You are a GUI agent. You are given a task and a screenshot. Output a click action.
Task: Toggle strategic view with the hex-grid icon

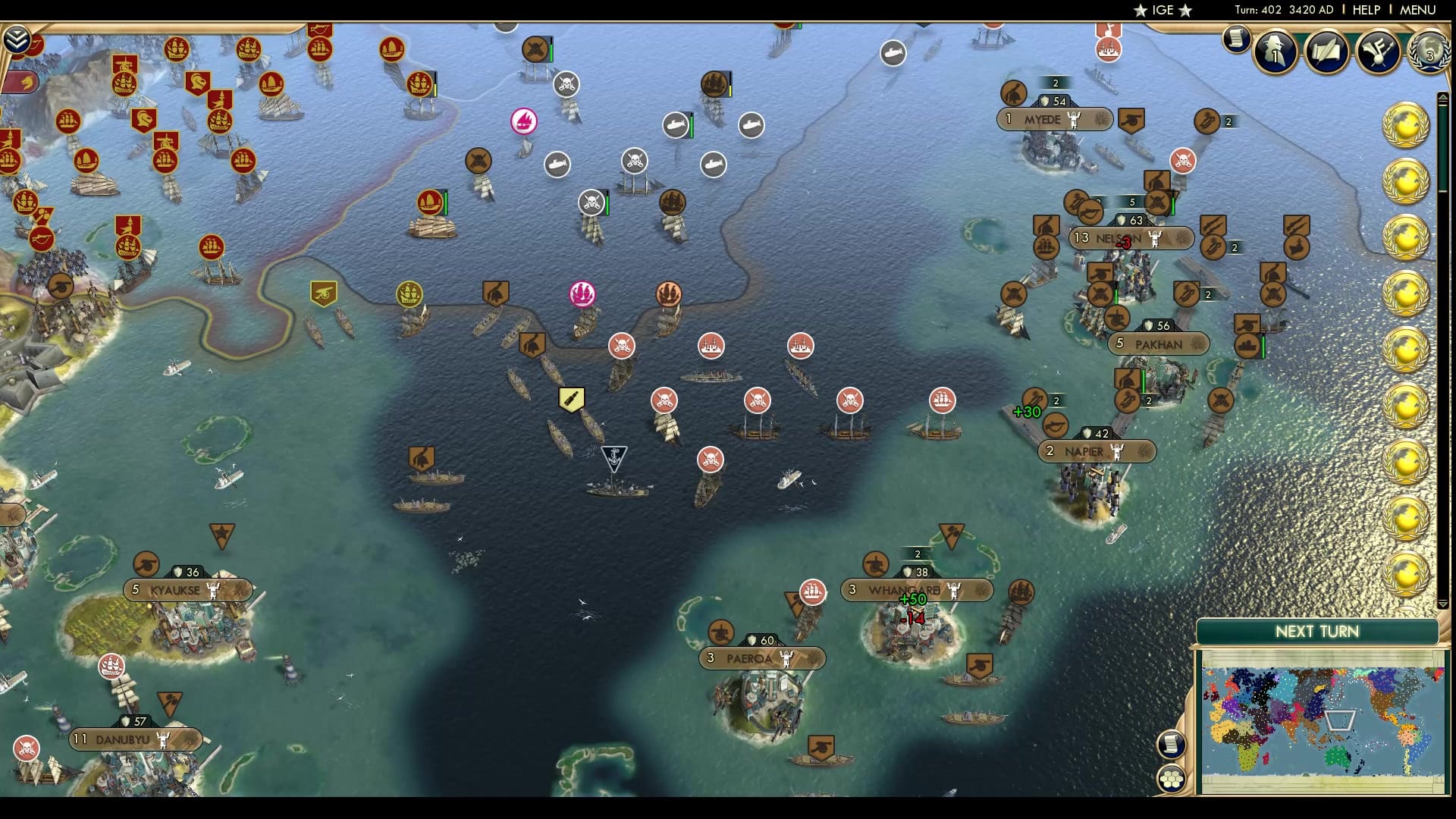pyautogui.click(x=1172, y=777)
